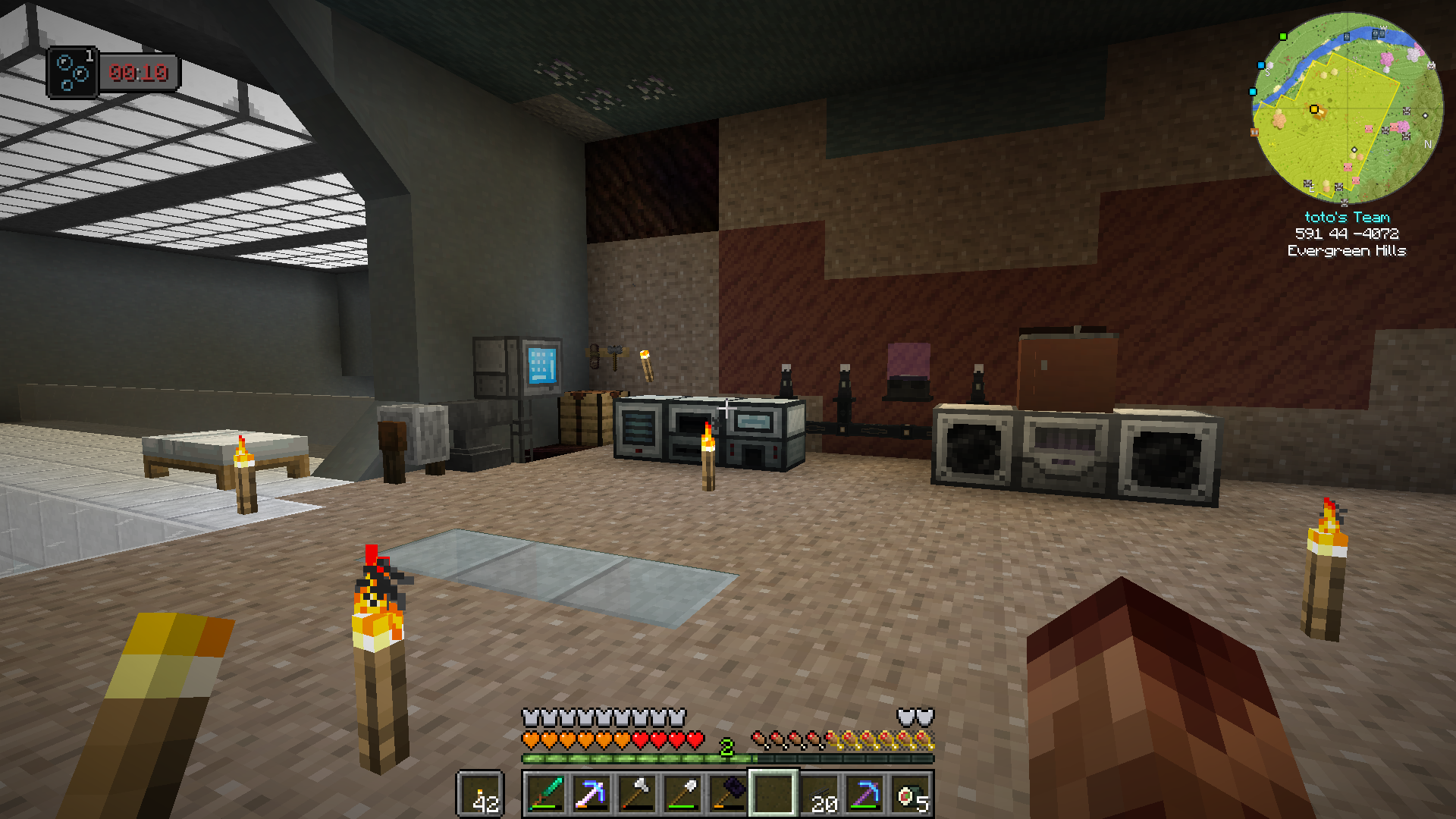The image size is (1456, 819).
Task: Select the highlighted empty hotbar slot
Action: coord(773,794)
